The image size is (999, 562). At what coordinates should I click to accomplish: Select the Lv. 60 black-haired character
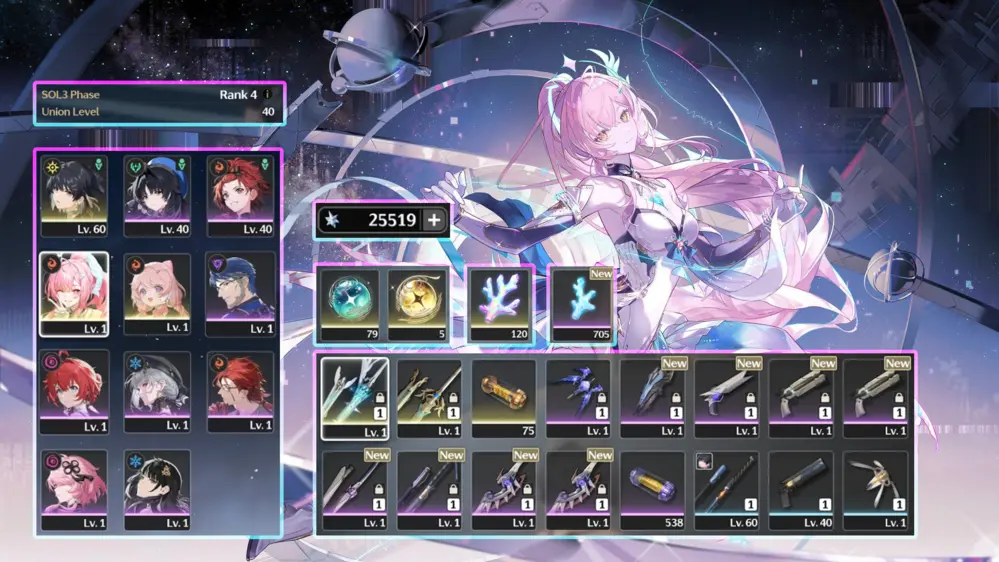coord(73,196)
